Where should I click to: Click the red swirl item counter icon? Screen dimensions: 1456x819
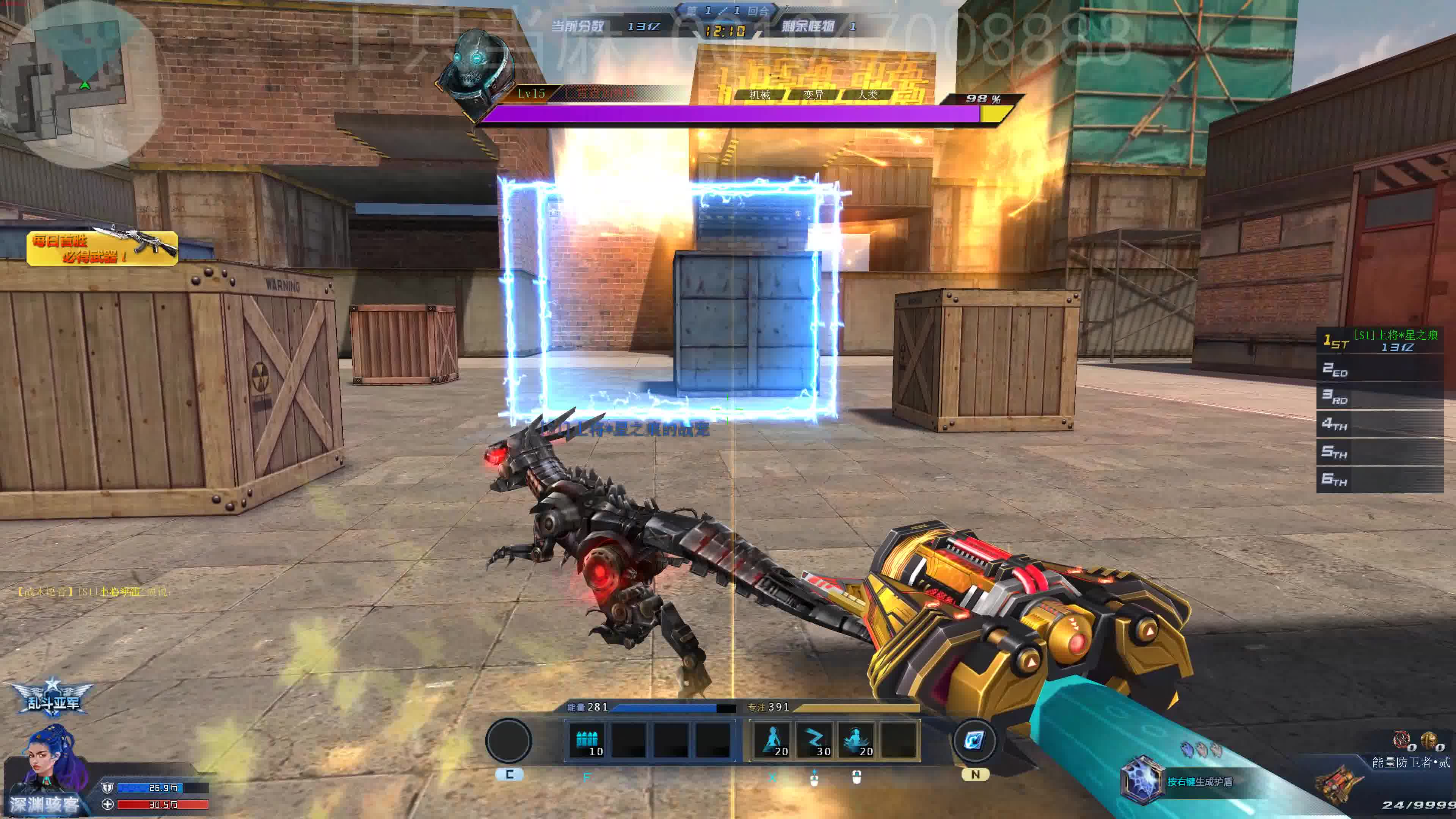[1401, 739]
